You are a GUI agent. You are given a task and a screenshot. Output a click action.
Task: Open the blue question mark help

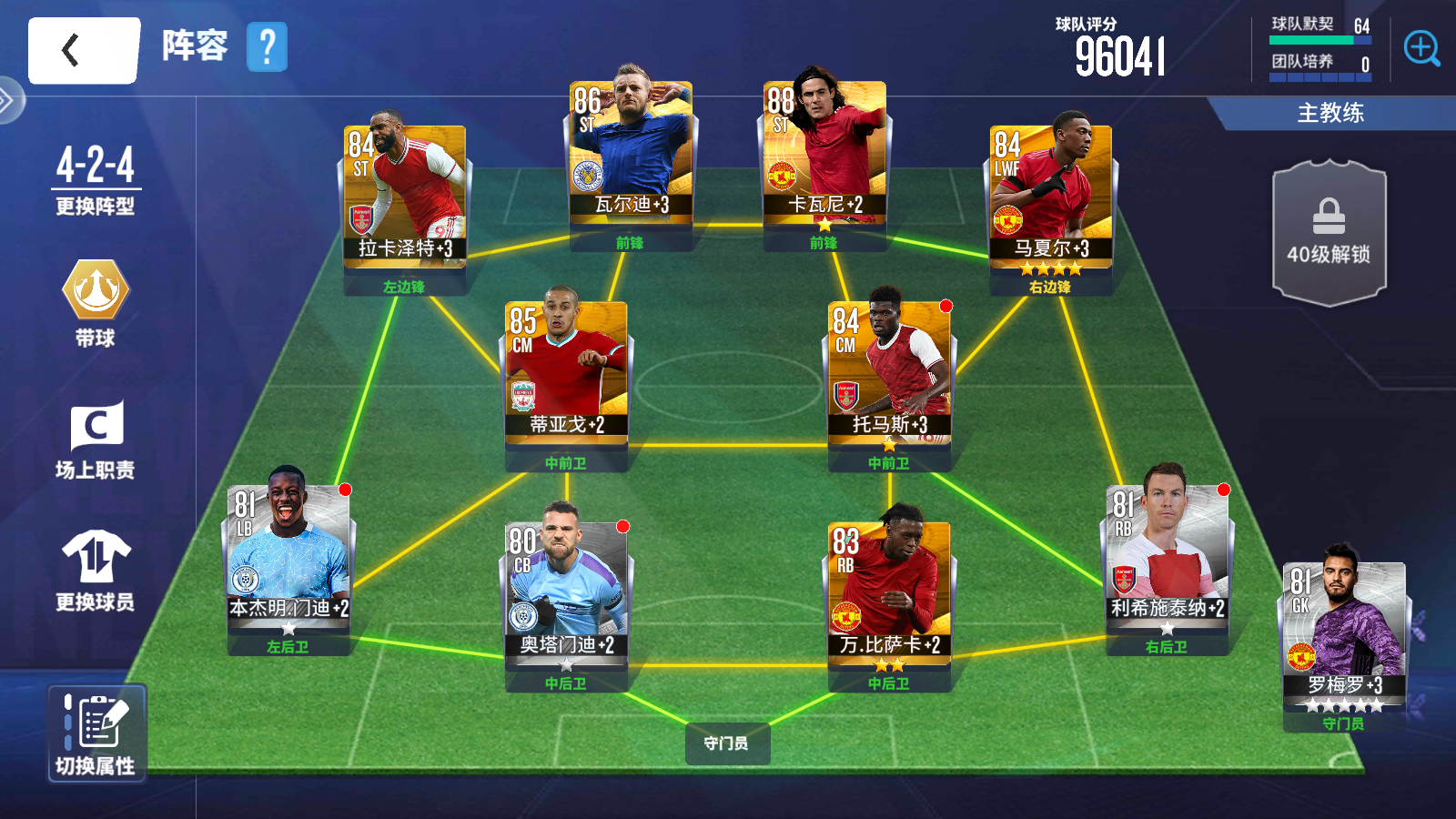point(267,47)
